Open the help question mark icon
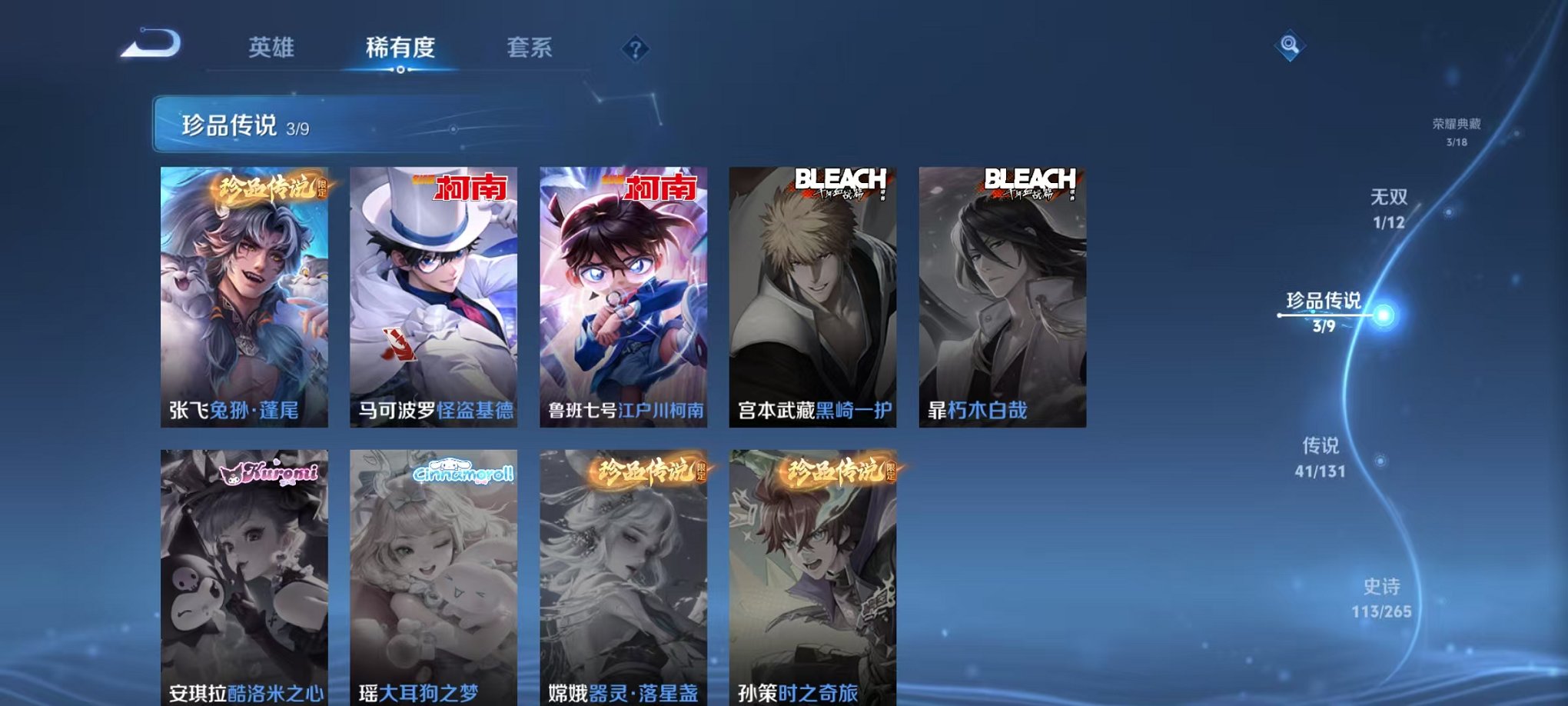Viewport: 1568px width, 706px height. coord(635,50)
